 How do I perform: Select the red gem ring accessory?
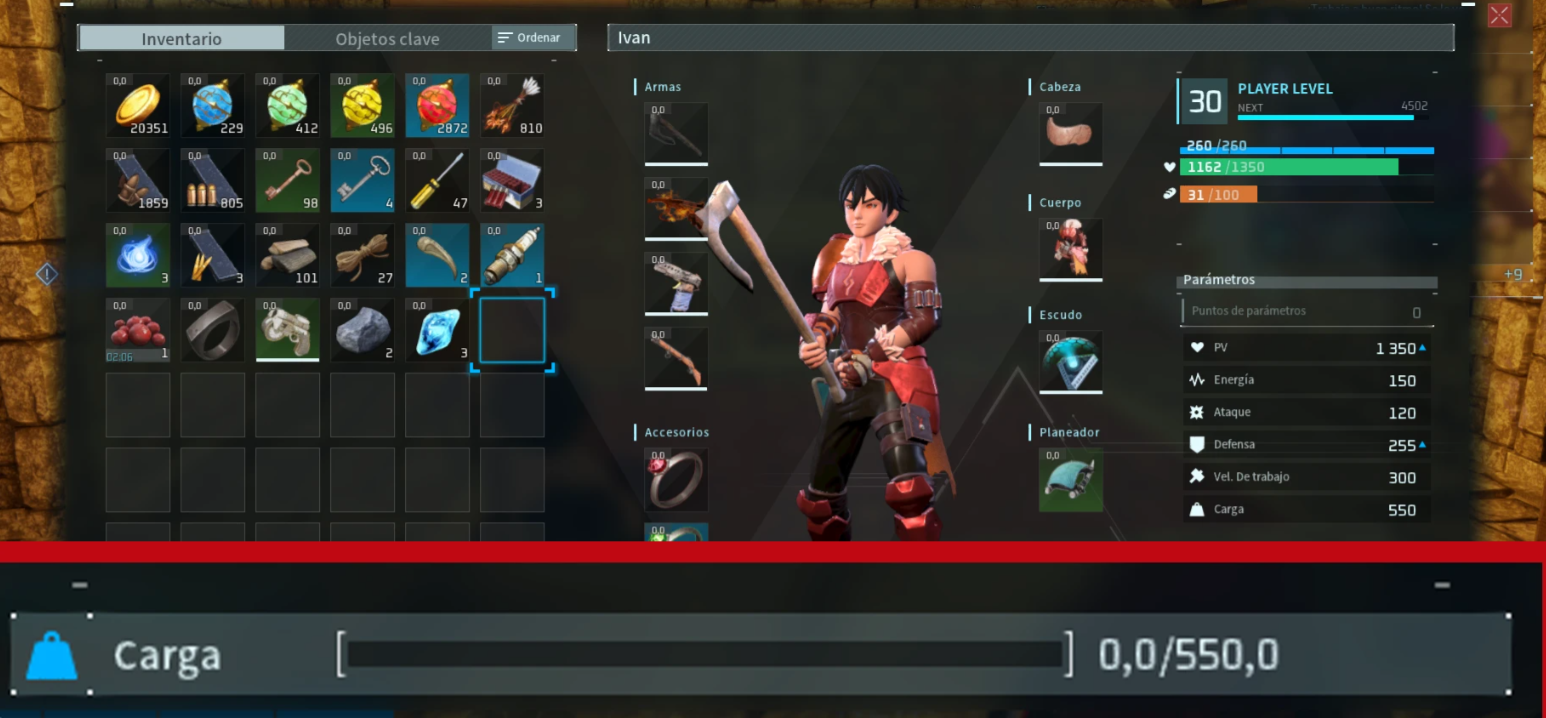676,479
